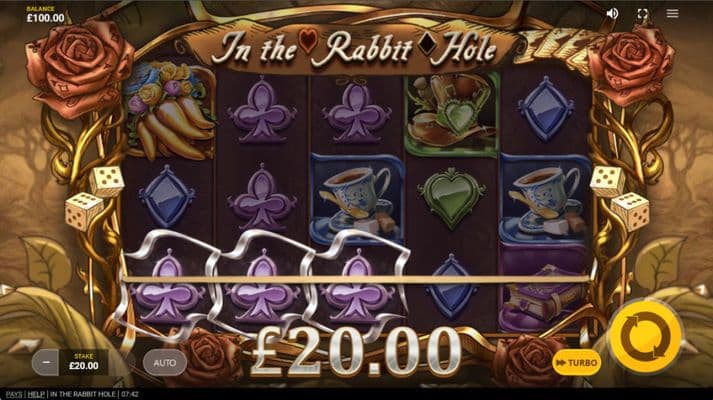Toggle fullscreen mode
Screen dimensions: 713x400
pyautogui.click(x=642, y=14)
